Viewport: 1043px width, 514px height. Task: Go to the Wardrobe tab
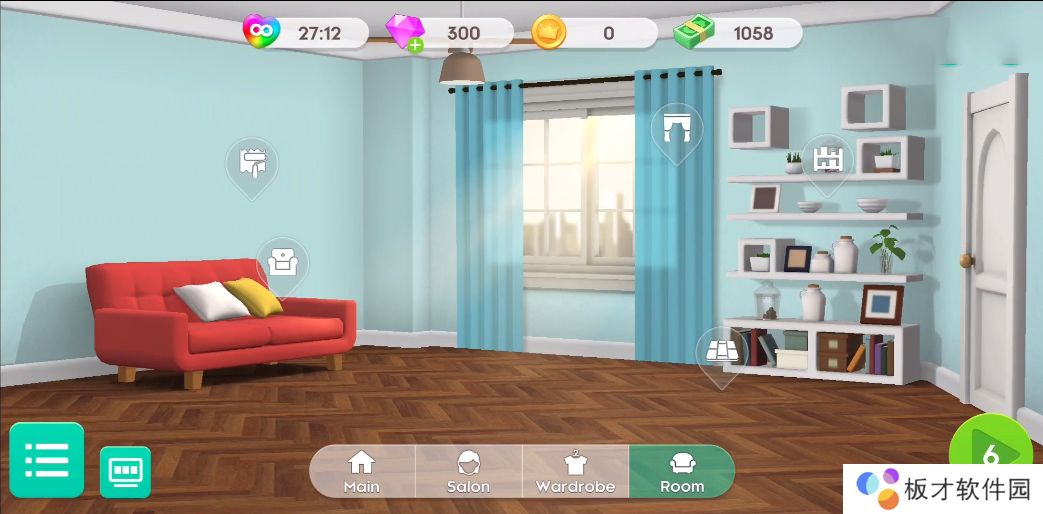click(x=575, y=471)
